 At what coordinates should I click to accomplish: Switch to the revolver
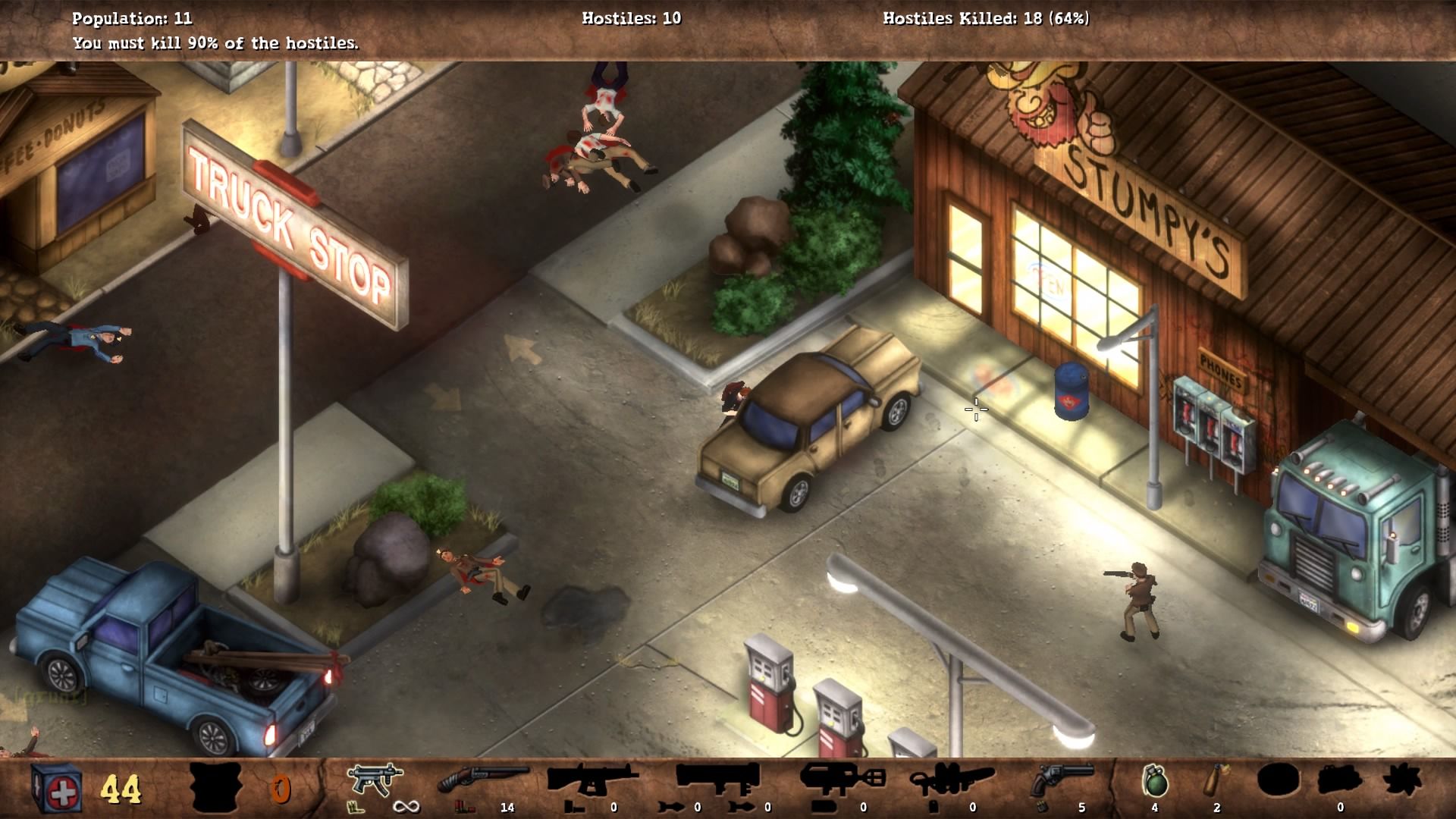point(1062,780)
